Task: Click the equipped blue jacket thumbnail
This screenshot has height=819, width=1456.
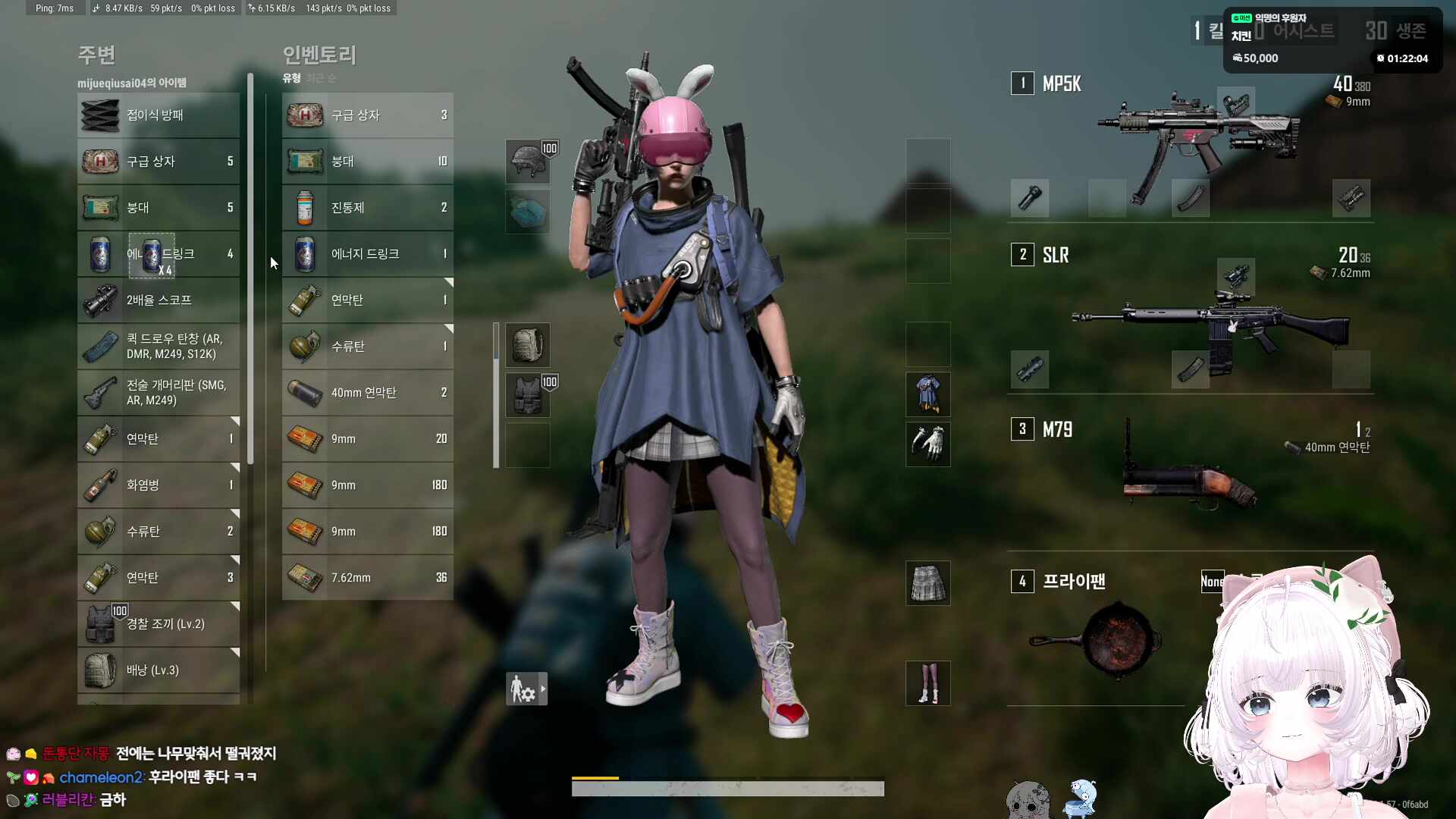Action: click(x=927, y=394)
